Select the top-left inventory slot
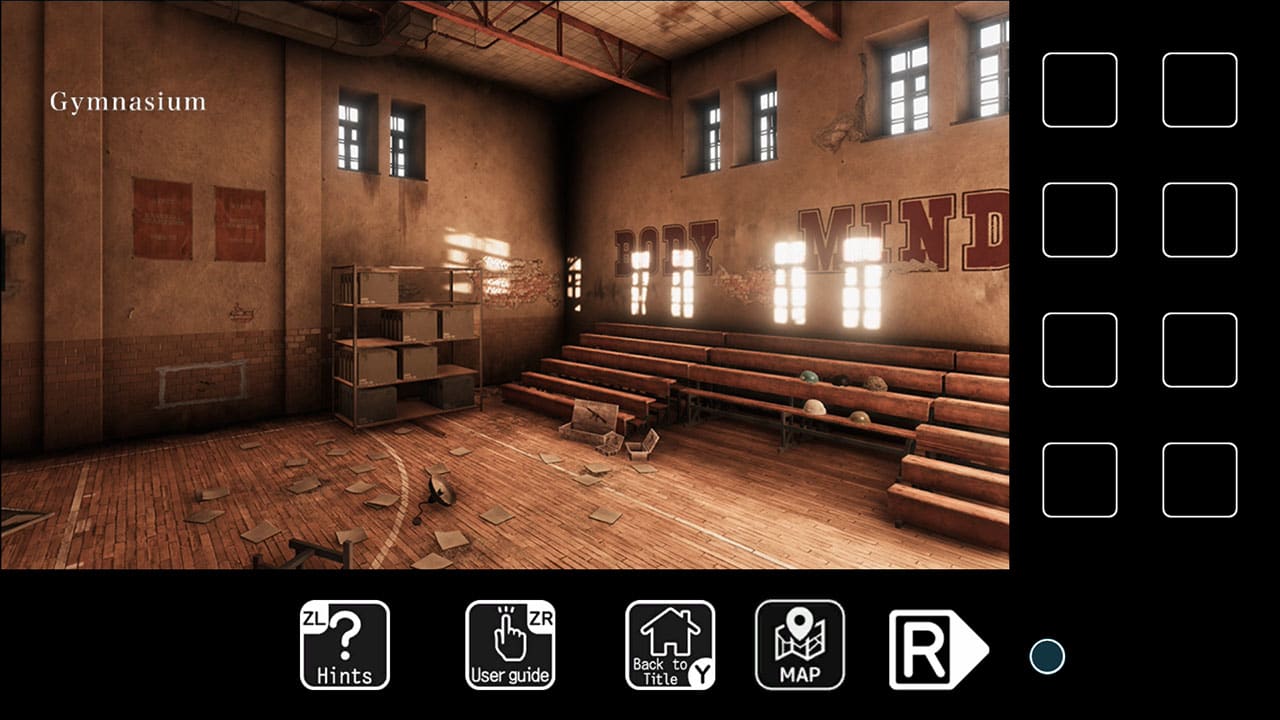This screenshot has height=720, width=1280. pos(1078,89)
